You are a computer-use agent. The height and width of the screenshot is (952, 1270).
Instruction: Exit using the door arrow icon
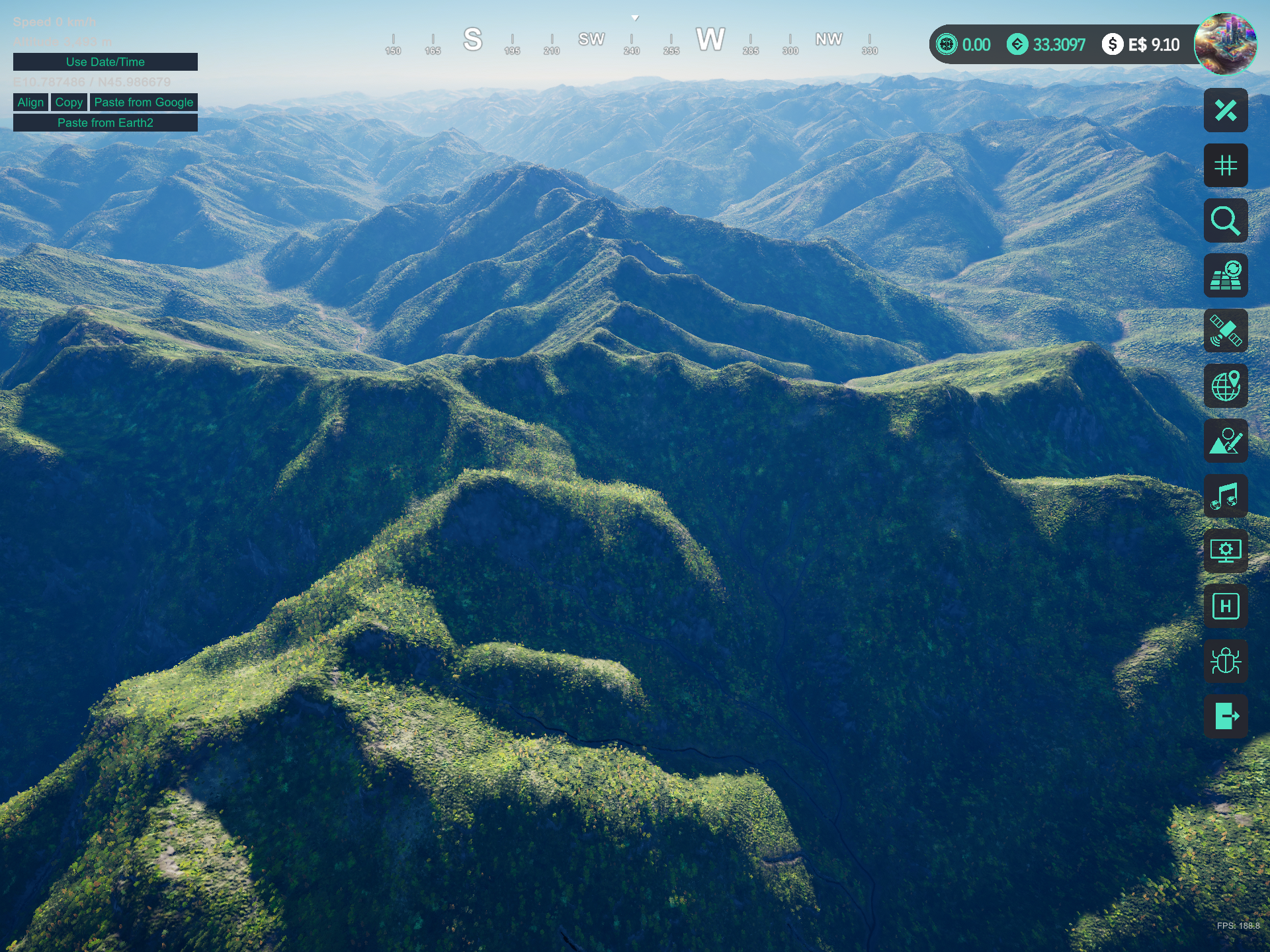pyautogui.click(x=1226, y=716)
